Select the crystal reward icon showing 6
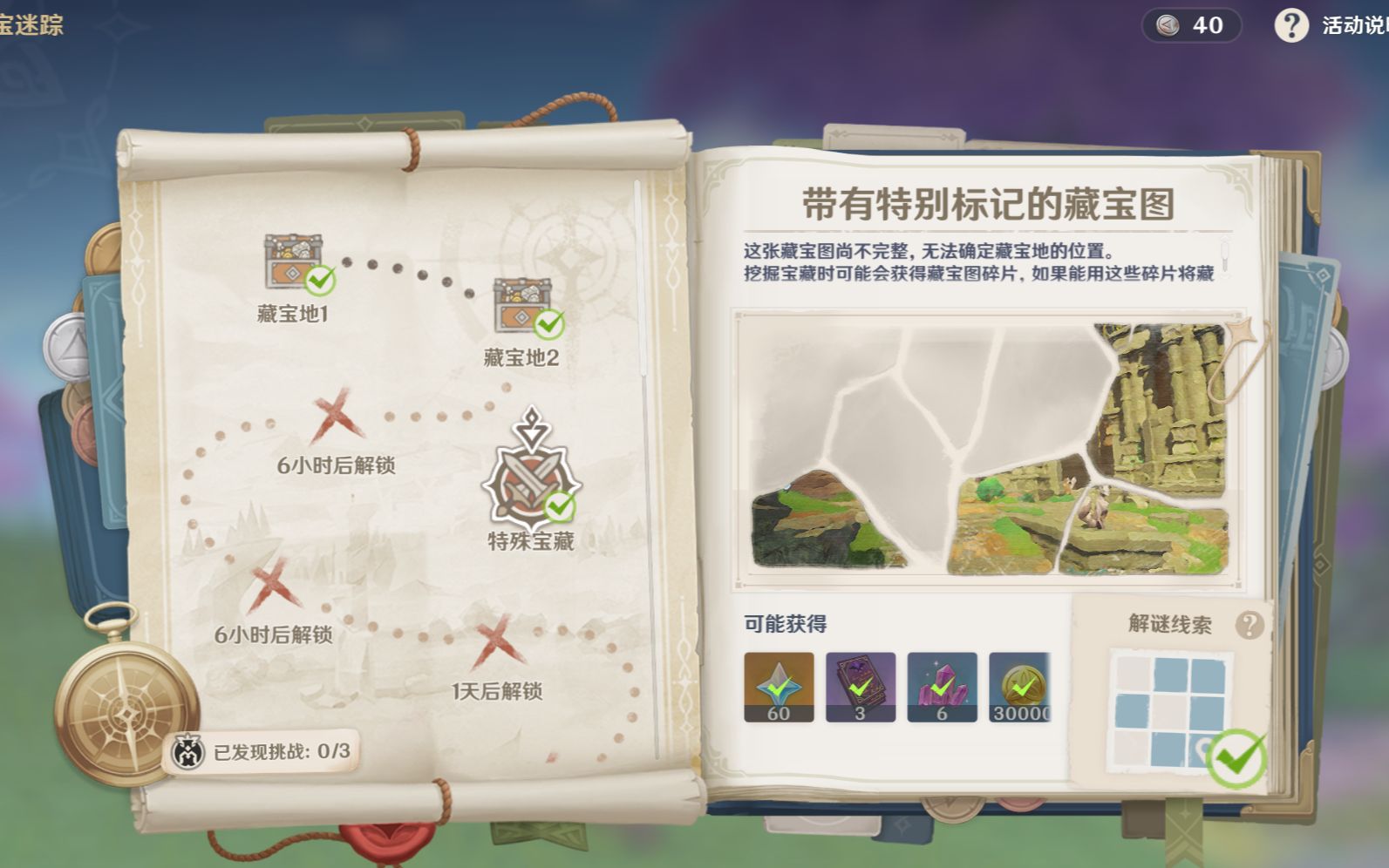The image size is (1389, 868). point(941,687)
